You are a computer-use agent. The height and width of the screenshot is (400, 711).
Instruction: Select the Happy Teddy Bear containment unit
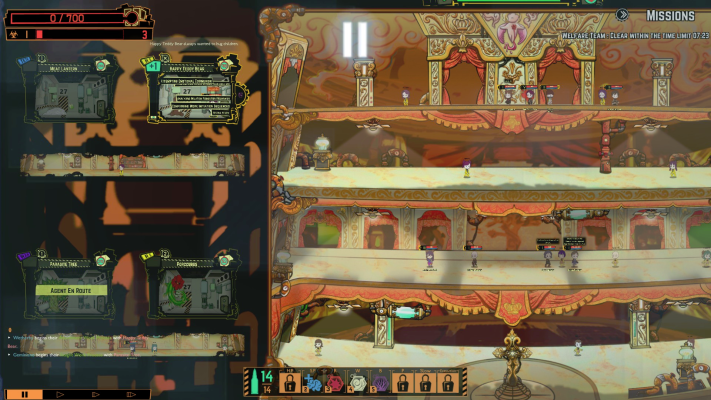190,99
